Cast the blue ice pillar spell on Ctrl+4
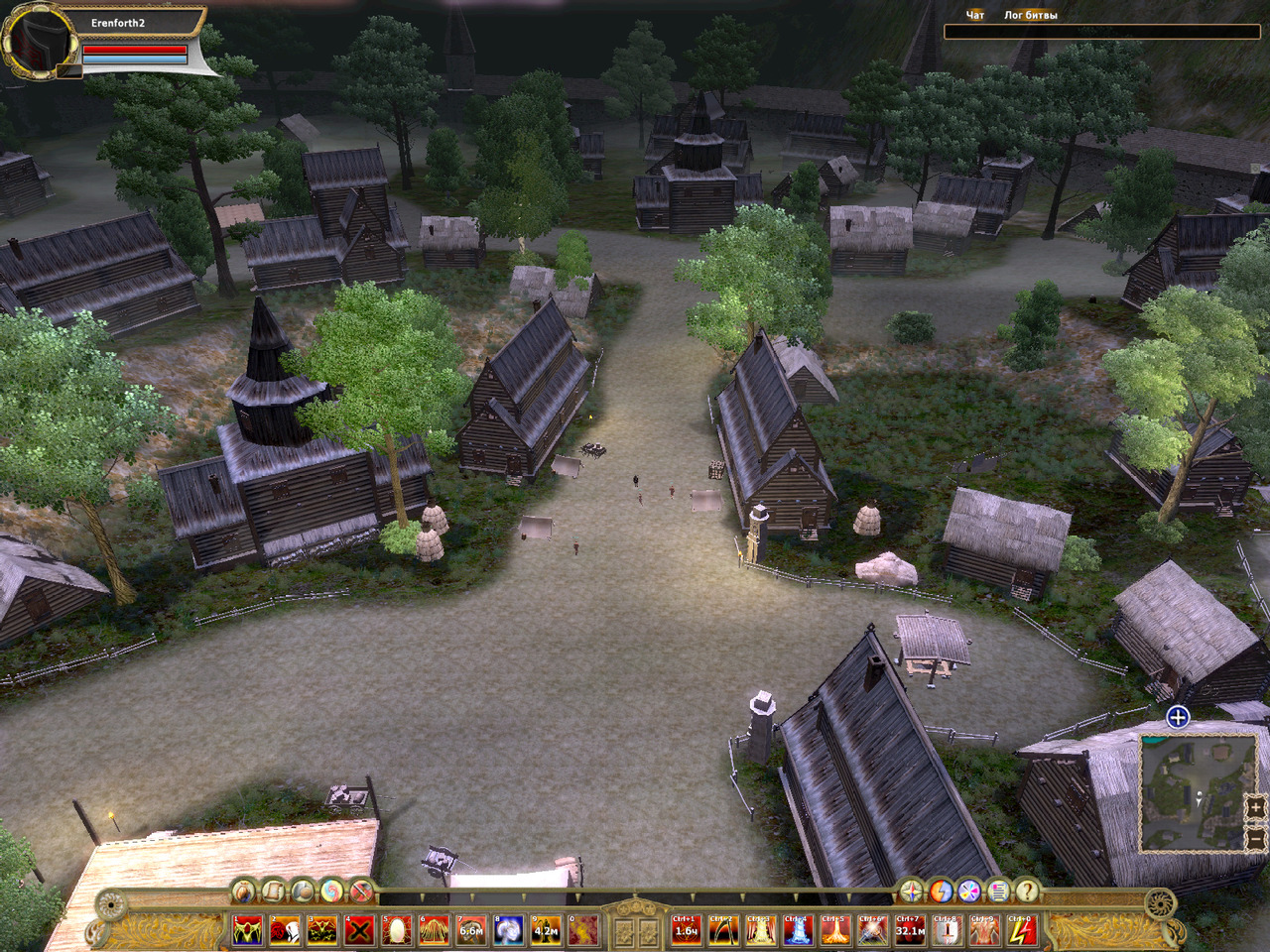 coord(797,930)
